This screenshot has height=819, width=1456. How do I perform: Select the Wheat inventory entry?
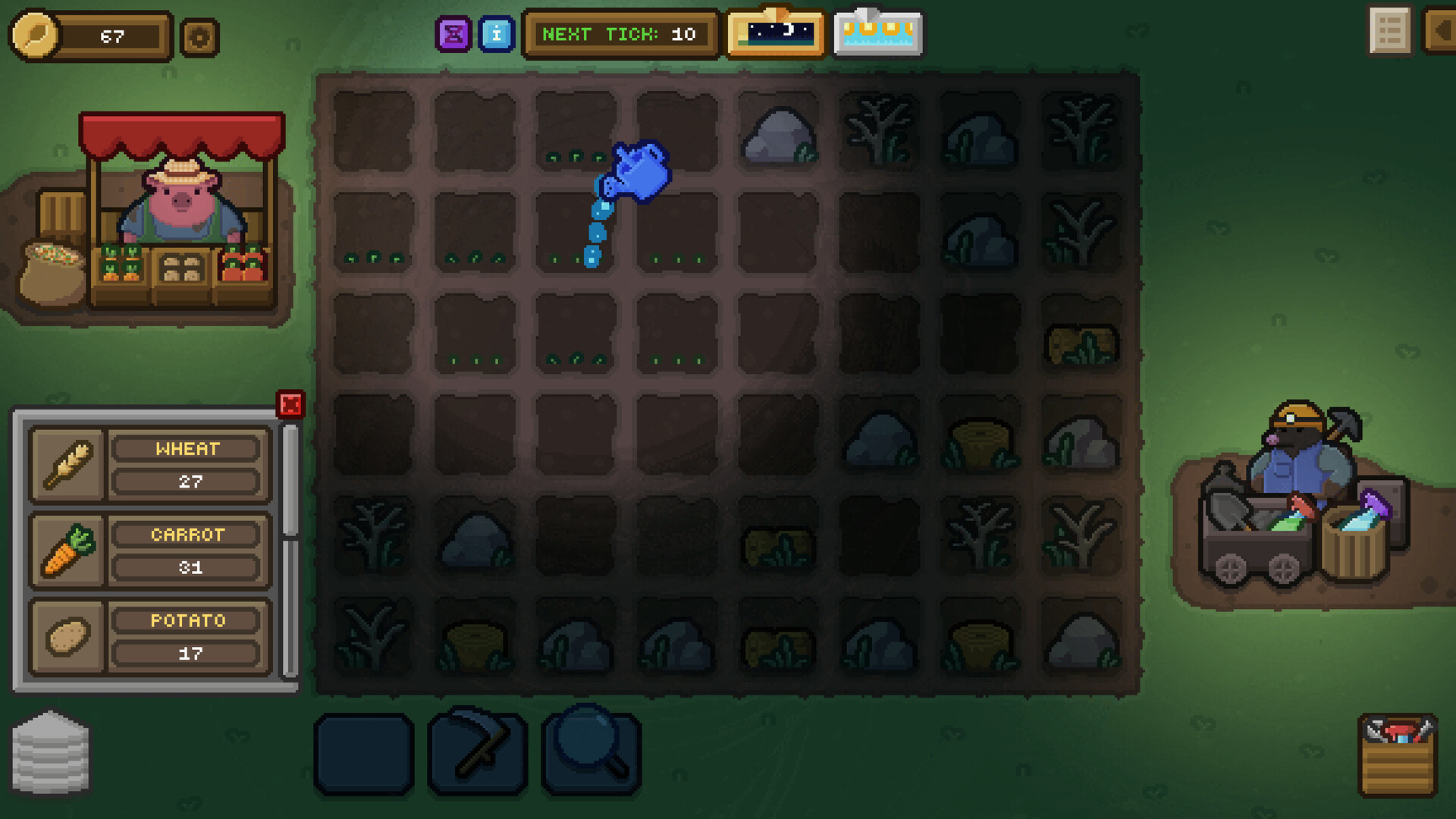pyautogui.click(x=148, y=465)
